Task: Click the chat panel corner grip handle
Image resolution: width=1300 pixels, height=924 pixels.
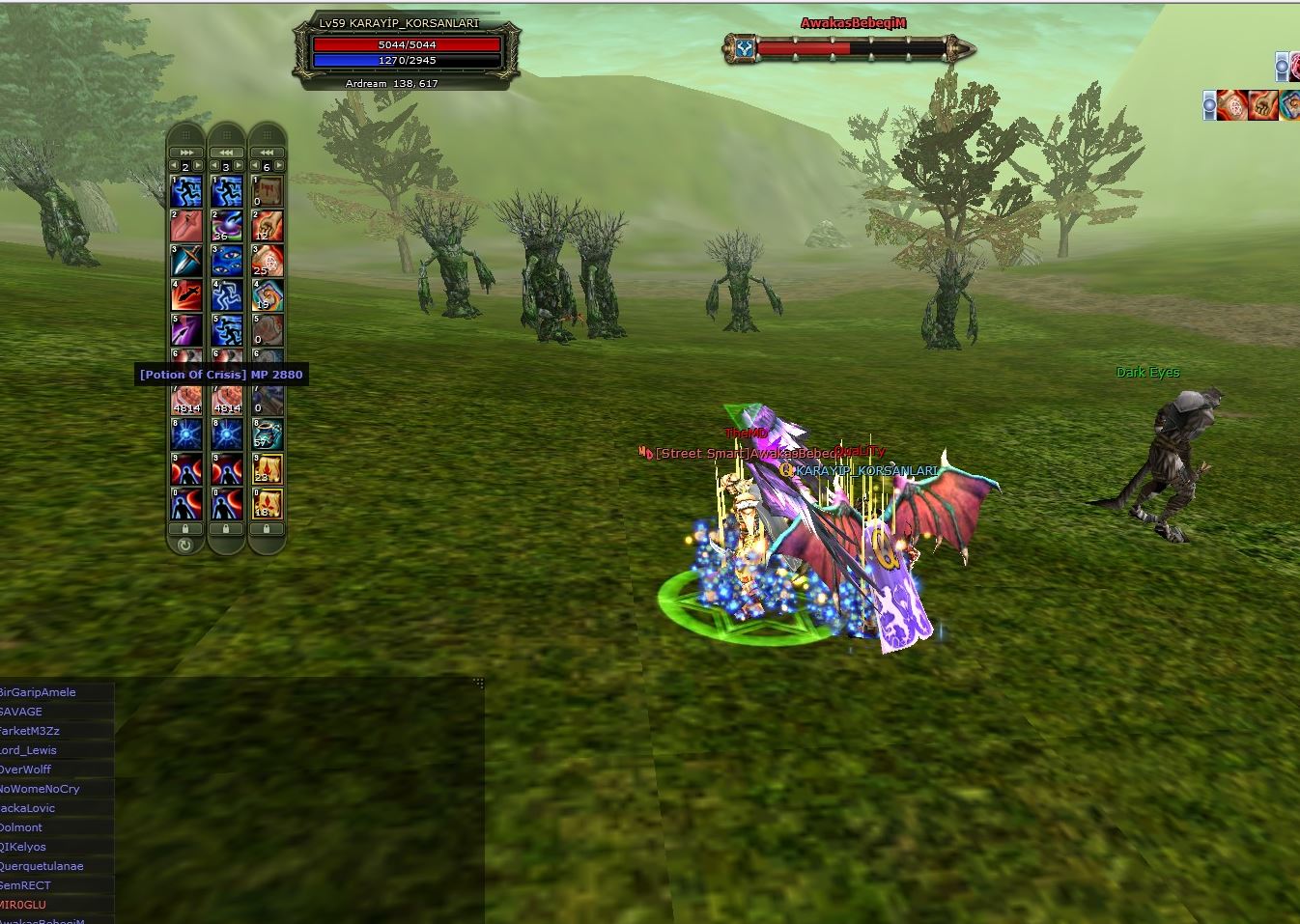Action: pos(478,683)
